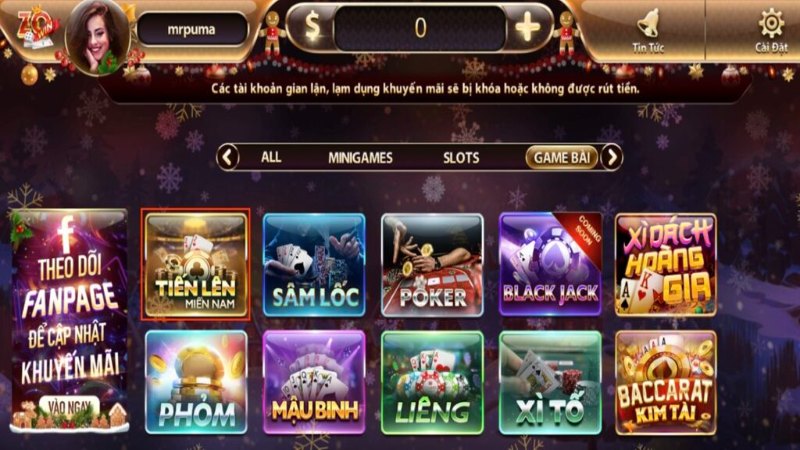
Task: Open the Tiến Lên Miền Nam game
Action: point(195,265)
